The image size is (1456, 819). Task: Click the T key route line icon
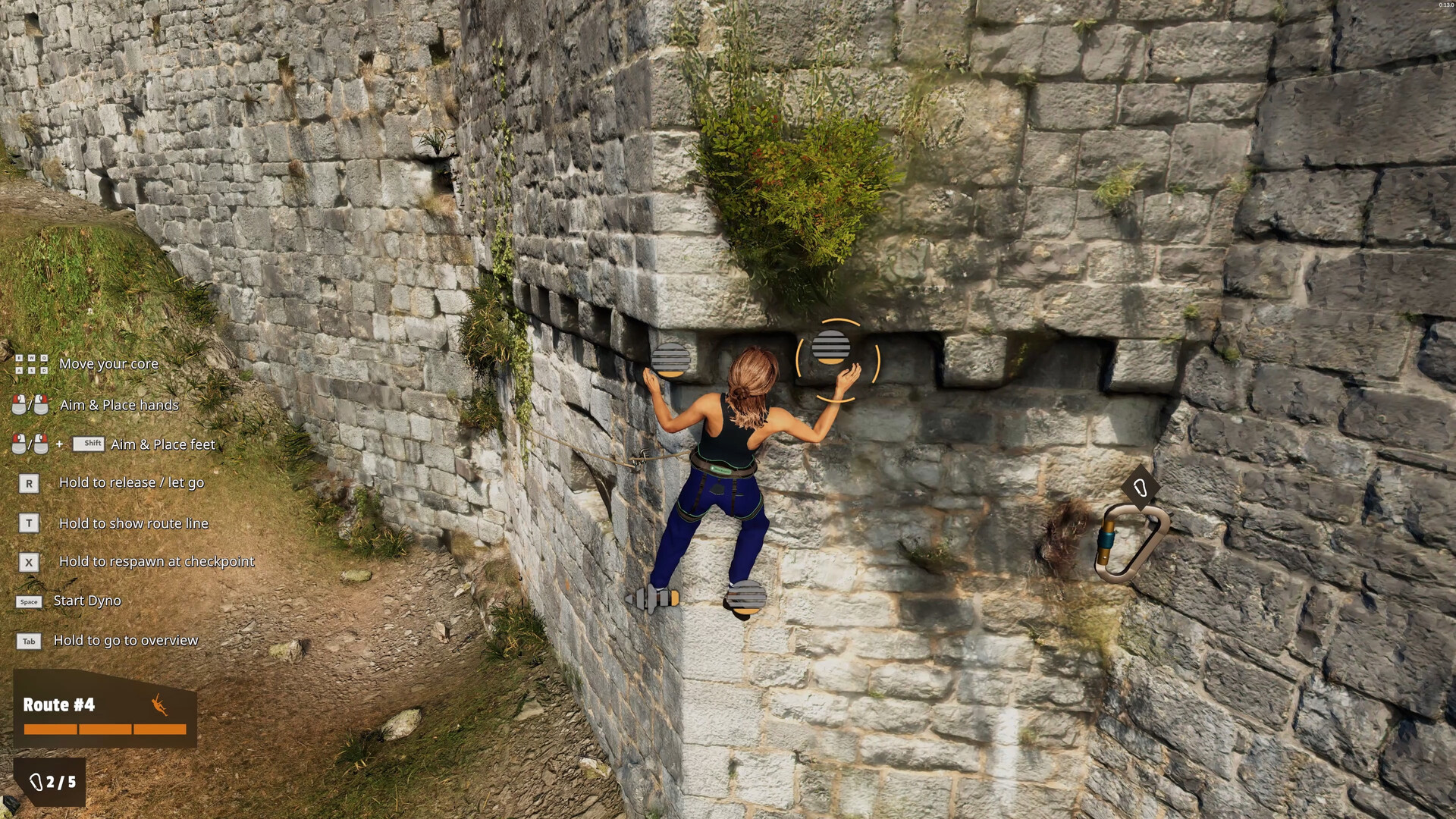click(29, 522)
